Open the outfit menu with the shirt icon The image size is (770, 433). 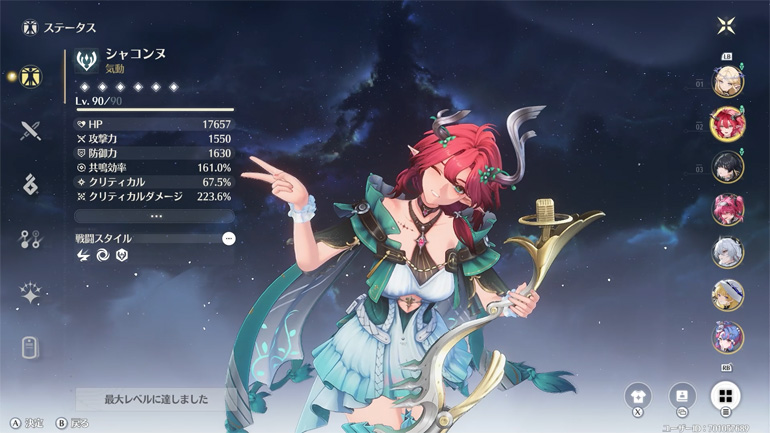(638, 396)
